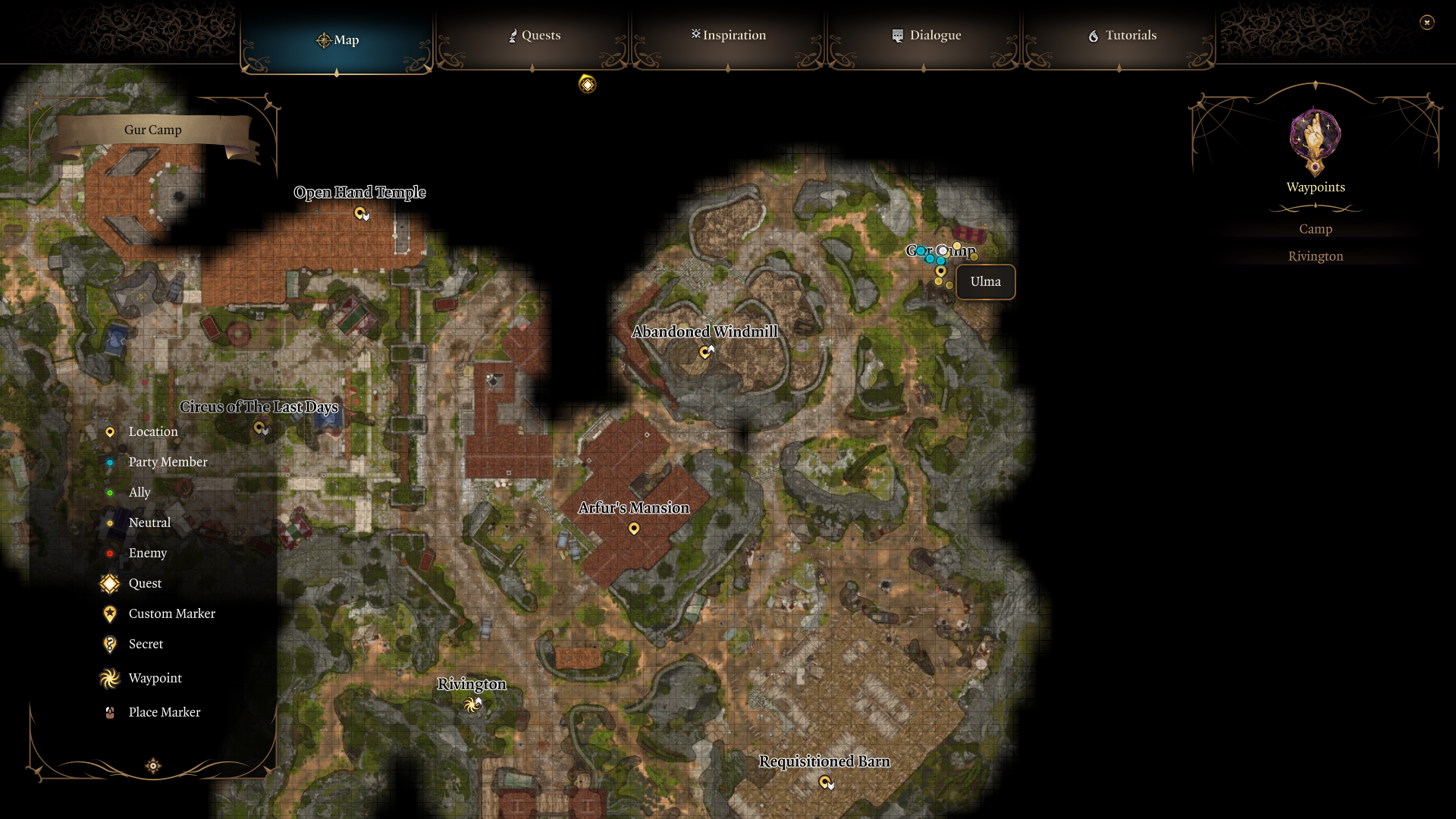Select the Custom Marker icon in the legend
1456x819 pixels.
[x=110, y=613]
